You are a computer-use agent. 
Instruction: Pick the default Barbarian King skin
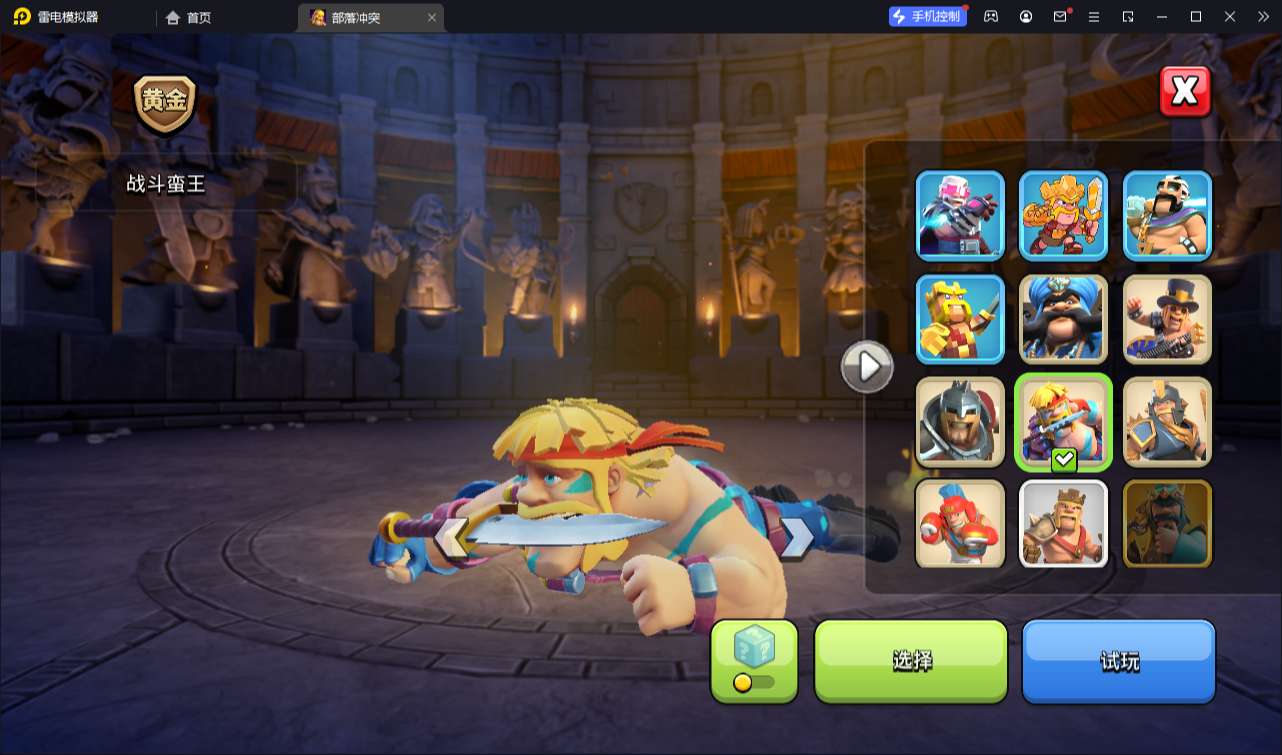click(x=1063, y=523)
